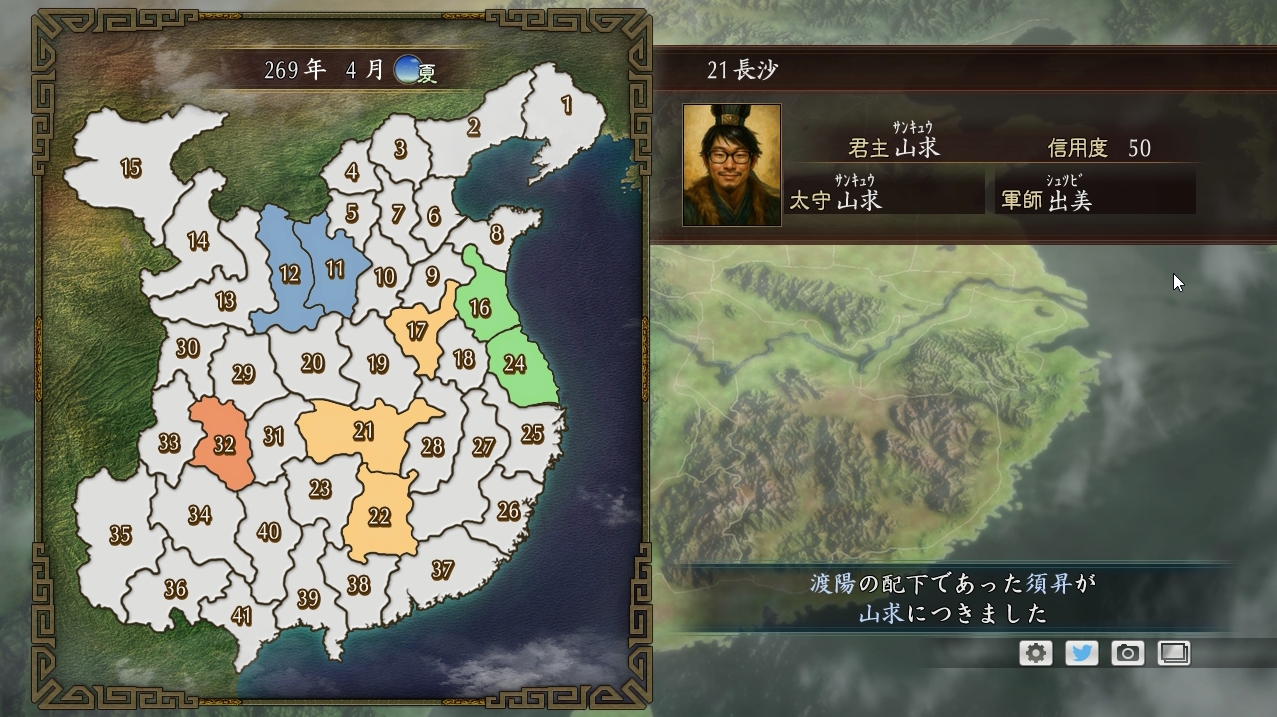Select province 21 on the map
This screenshot has width=1277, height=717.
pyautogui.click(x=364, y=431)
